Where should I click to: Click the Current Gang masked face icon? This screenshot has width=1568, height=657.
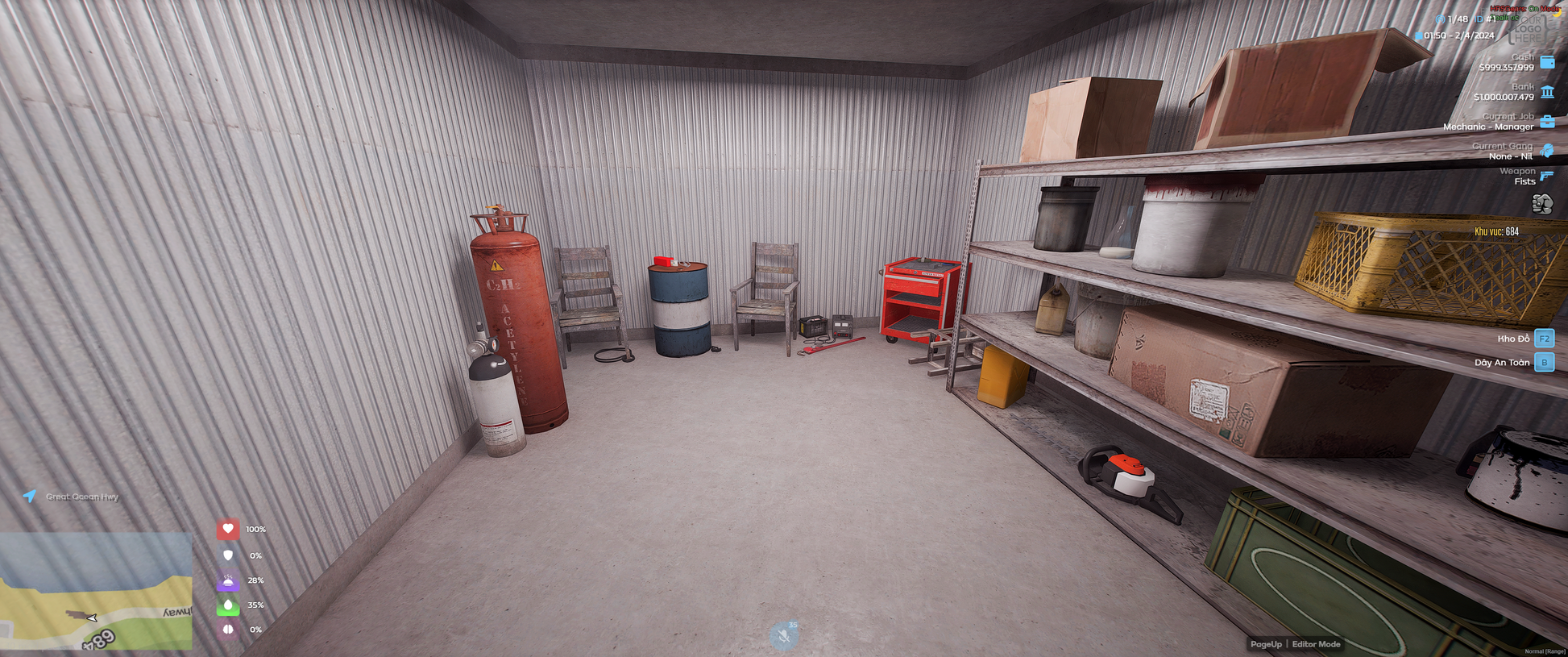click(1546, 151)
